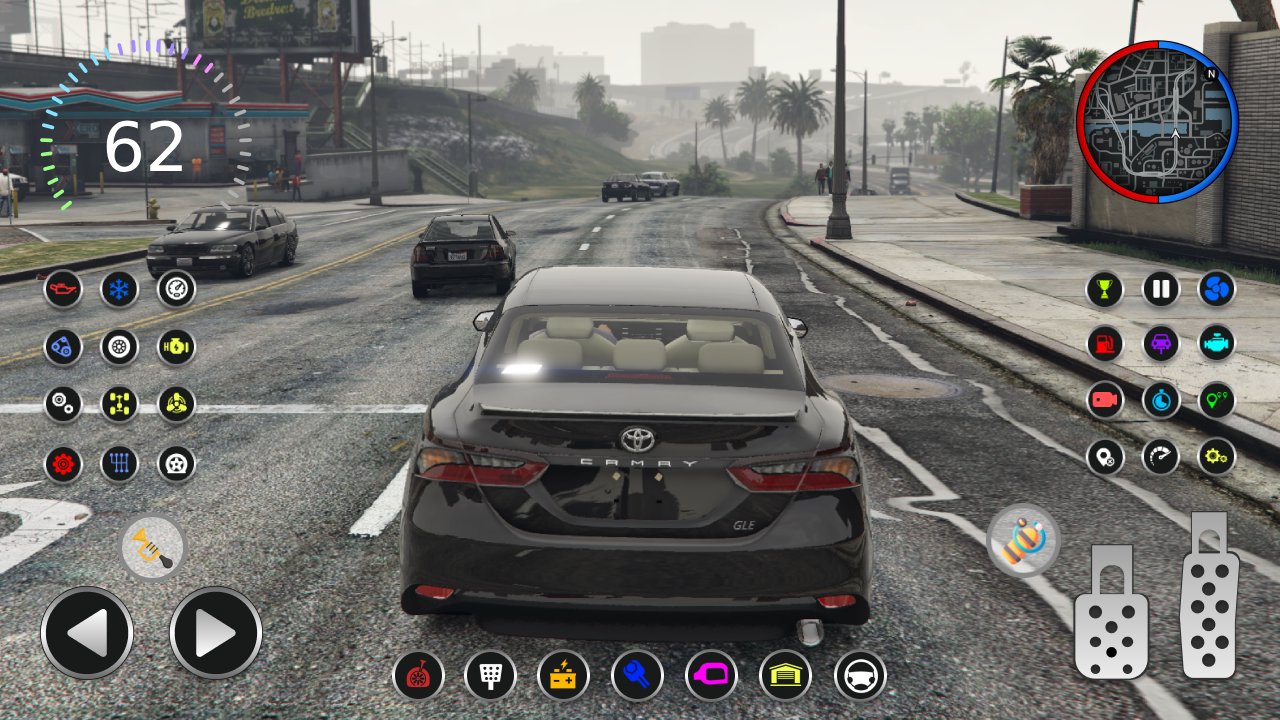Open the yellow trophy icon
The width and height of the screenshot is (1280, 720).
click(x=1105, y=289)
